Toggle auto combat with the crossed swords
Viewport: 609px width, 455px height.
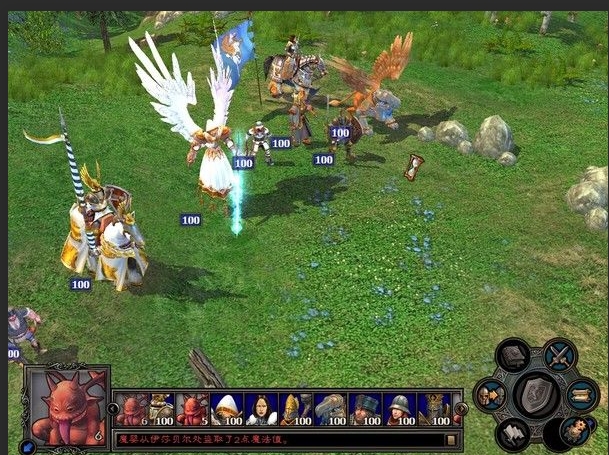click(x=560, y=354)
